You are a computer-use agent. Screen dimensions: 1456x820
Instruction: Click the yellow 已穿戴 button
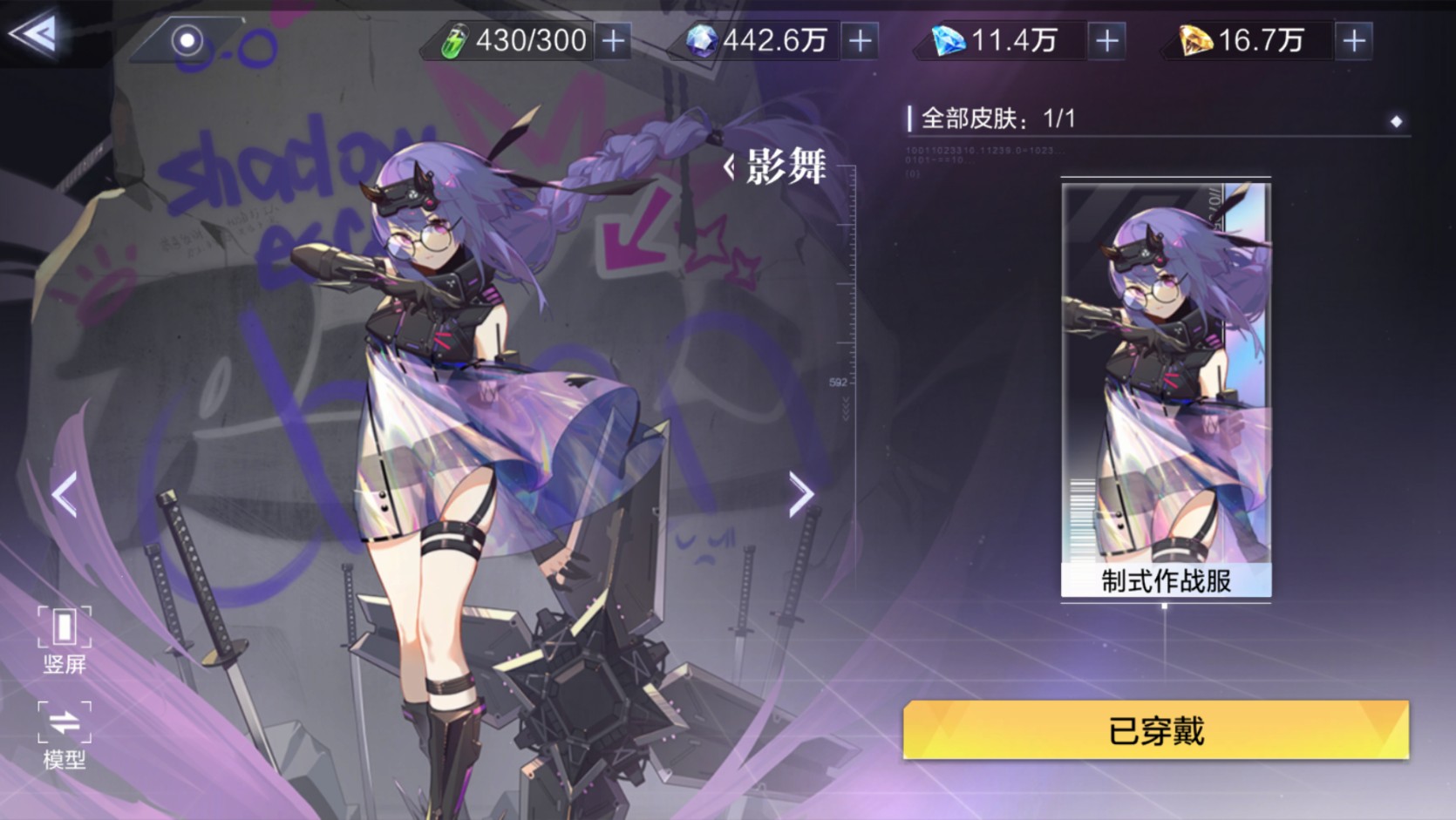pyautogui.click(x=1156, y=730)
